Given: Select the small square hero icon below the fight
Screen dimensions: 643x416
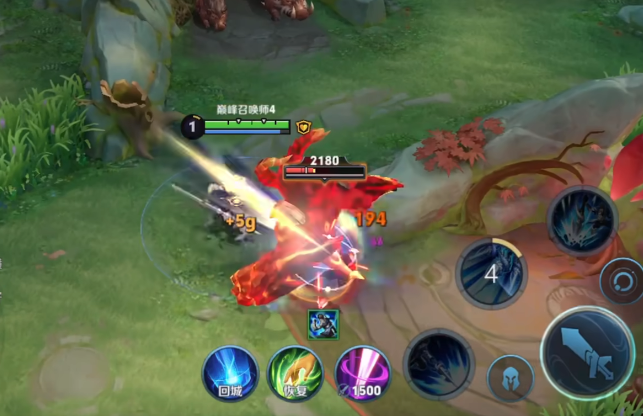Looking at the screenshot, I should pos(323,322).
